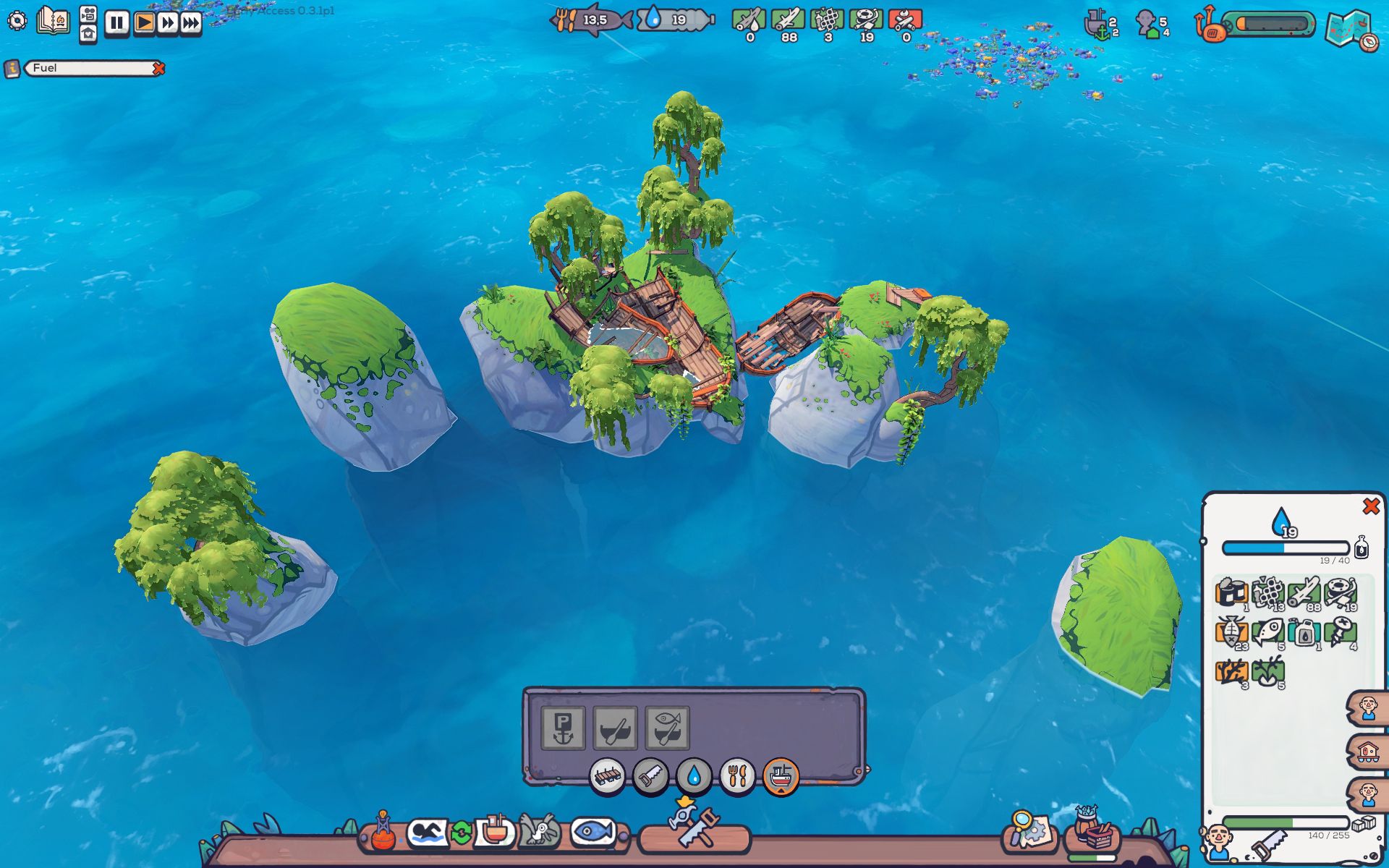Screen dimensions: 1389x868
Task: Open the hammer and saw build menu
Action: pos(695,832)
